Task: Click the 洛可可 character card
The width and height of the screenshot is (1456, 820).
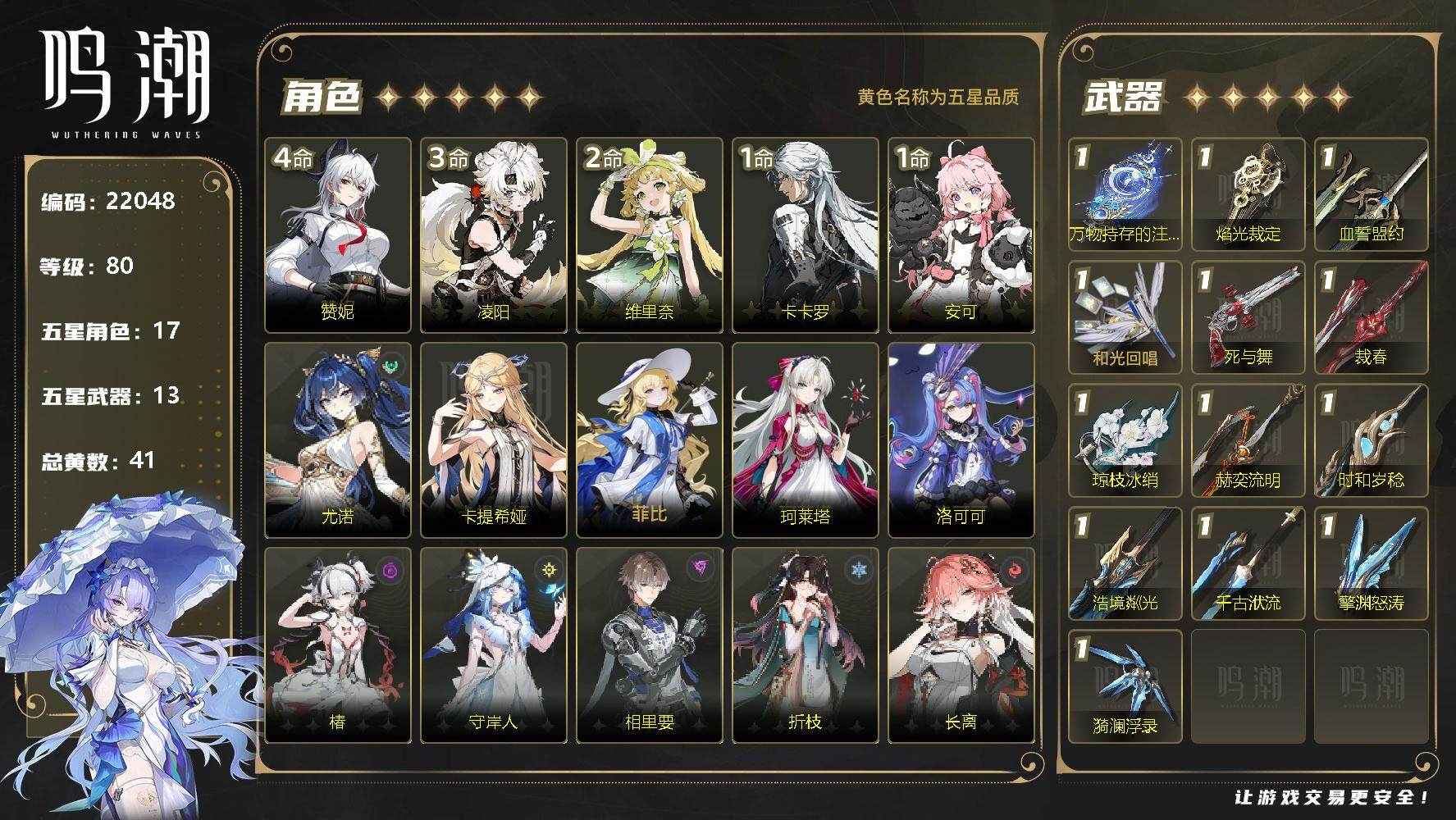Action: click(961, 440)
